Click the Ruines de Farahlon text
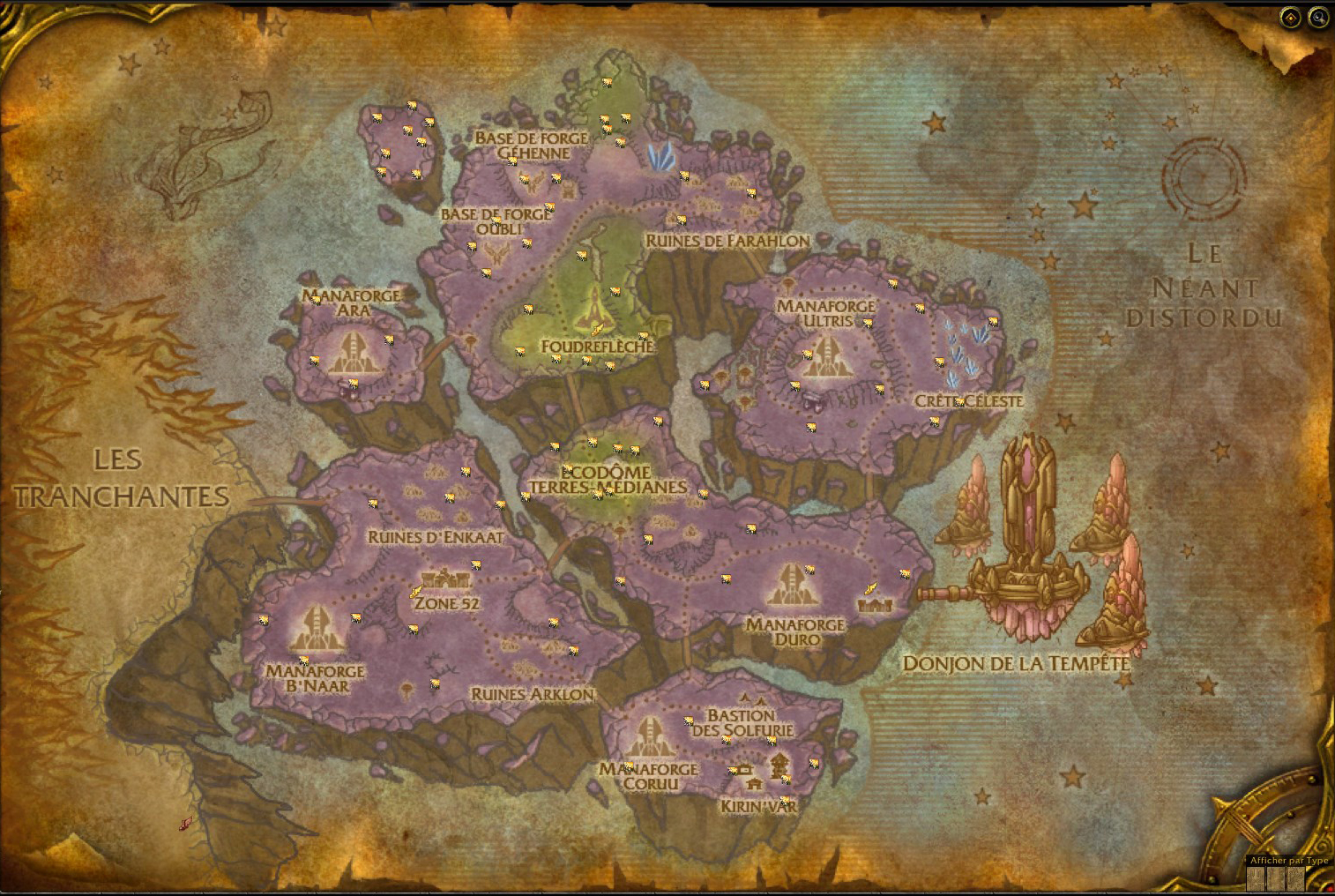Image resolution: width=1335 pixels, height=896 pixels. (728, 241)
